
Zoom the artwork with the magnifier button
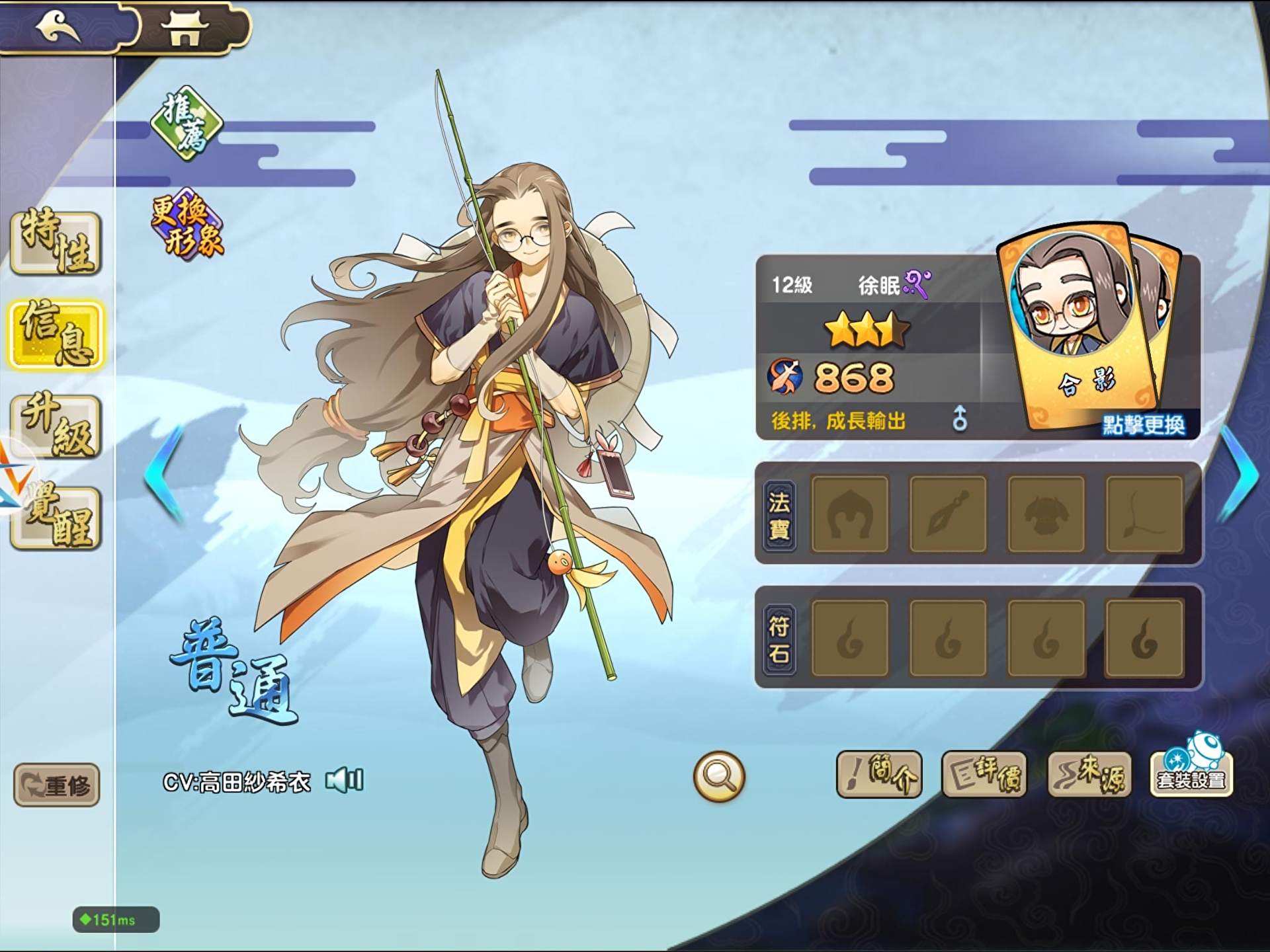coord(719,776)
